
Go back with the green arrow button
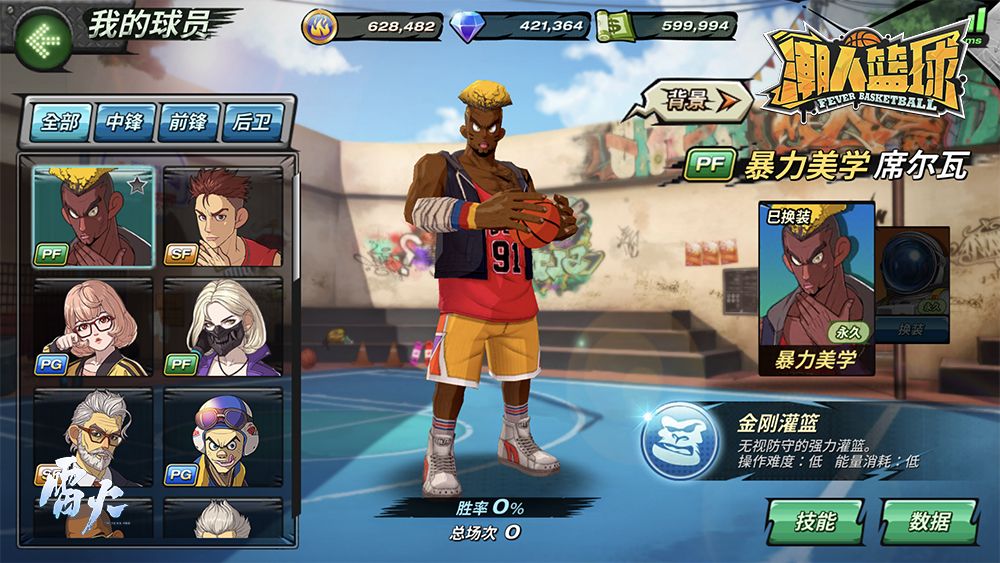pos(42,40)
